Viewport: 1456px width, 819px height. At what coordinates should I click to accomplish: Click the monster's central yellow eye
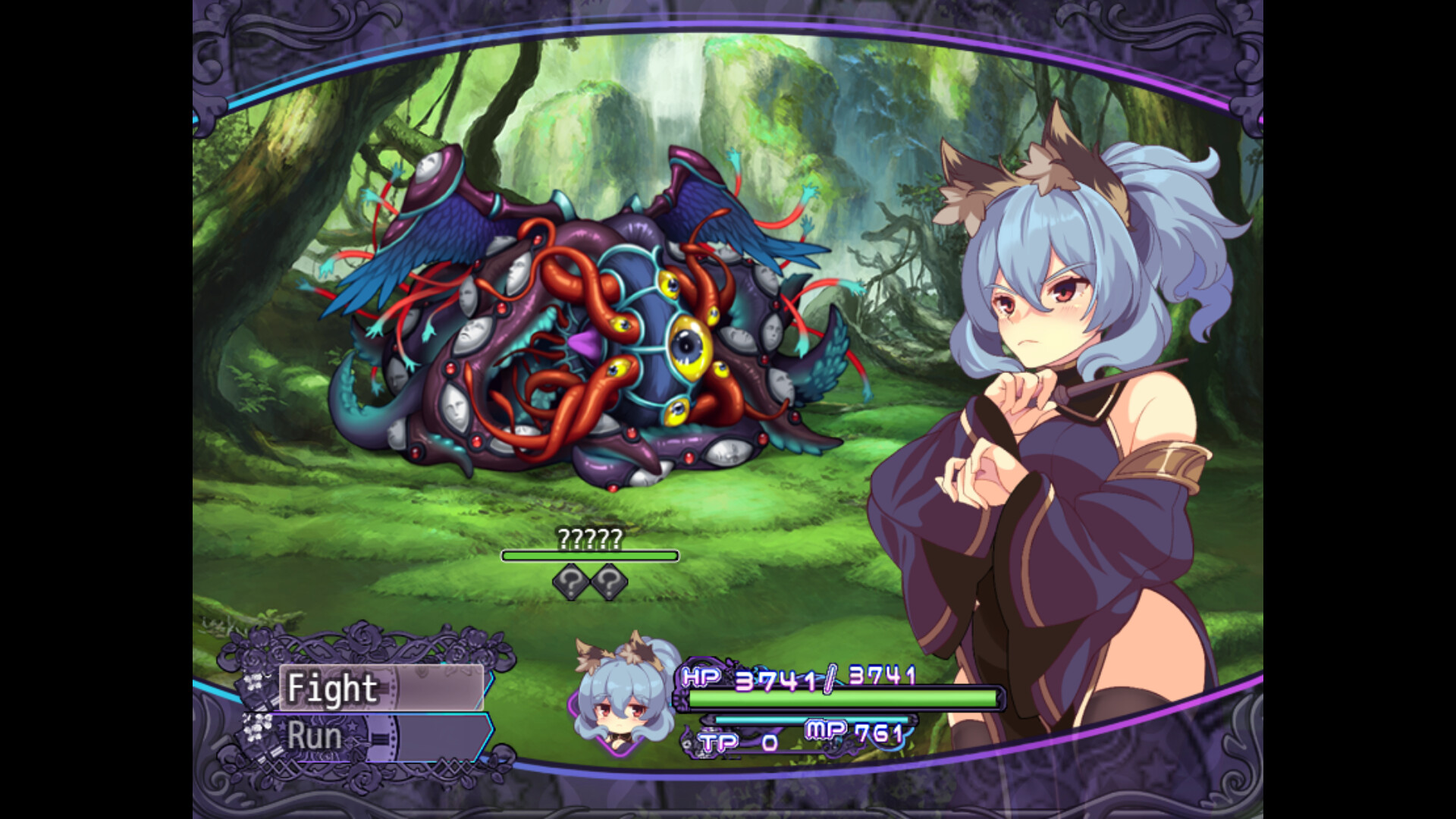689,347
